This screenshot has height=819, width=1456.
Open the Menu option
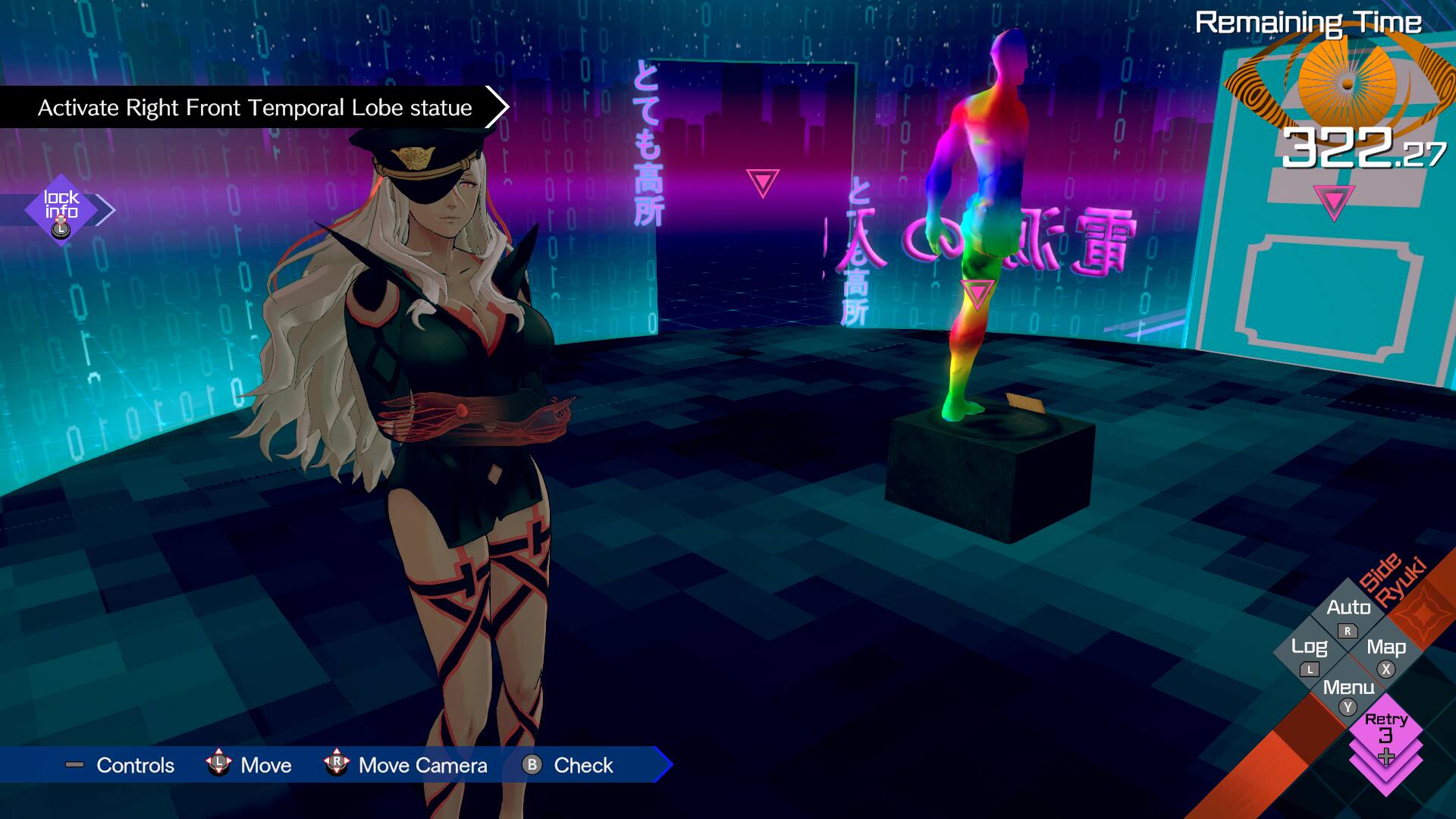click(1349, 686)
